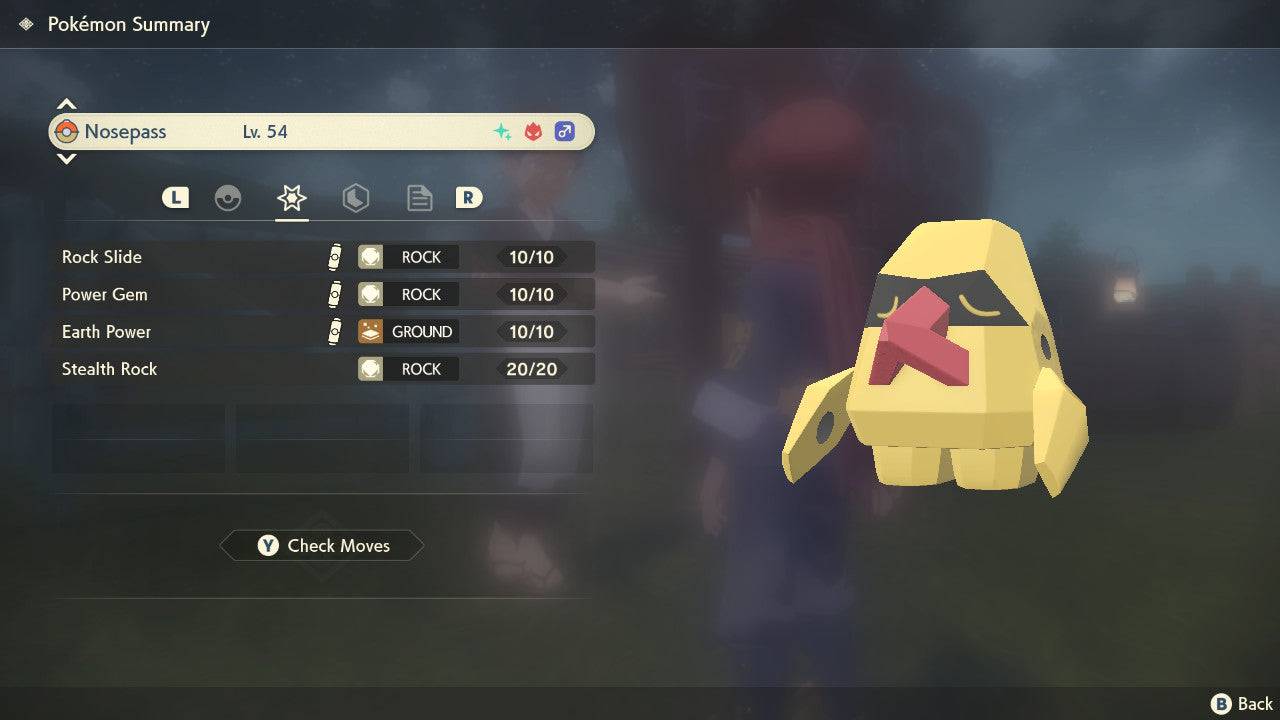The width and height of the screenshot is (1280, 720).
Task: Click the red alpha Pokémon icon
Action: pos(533,132)
